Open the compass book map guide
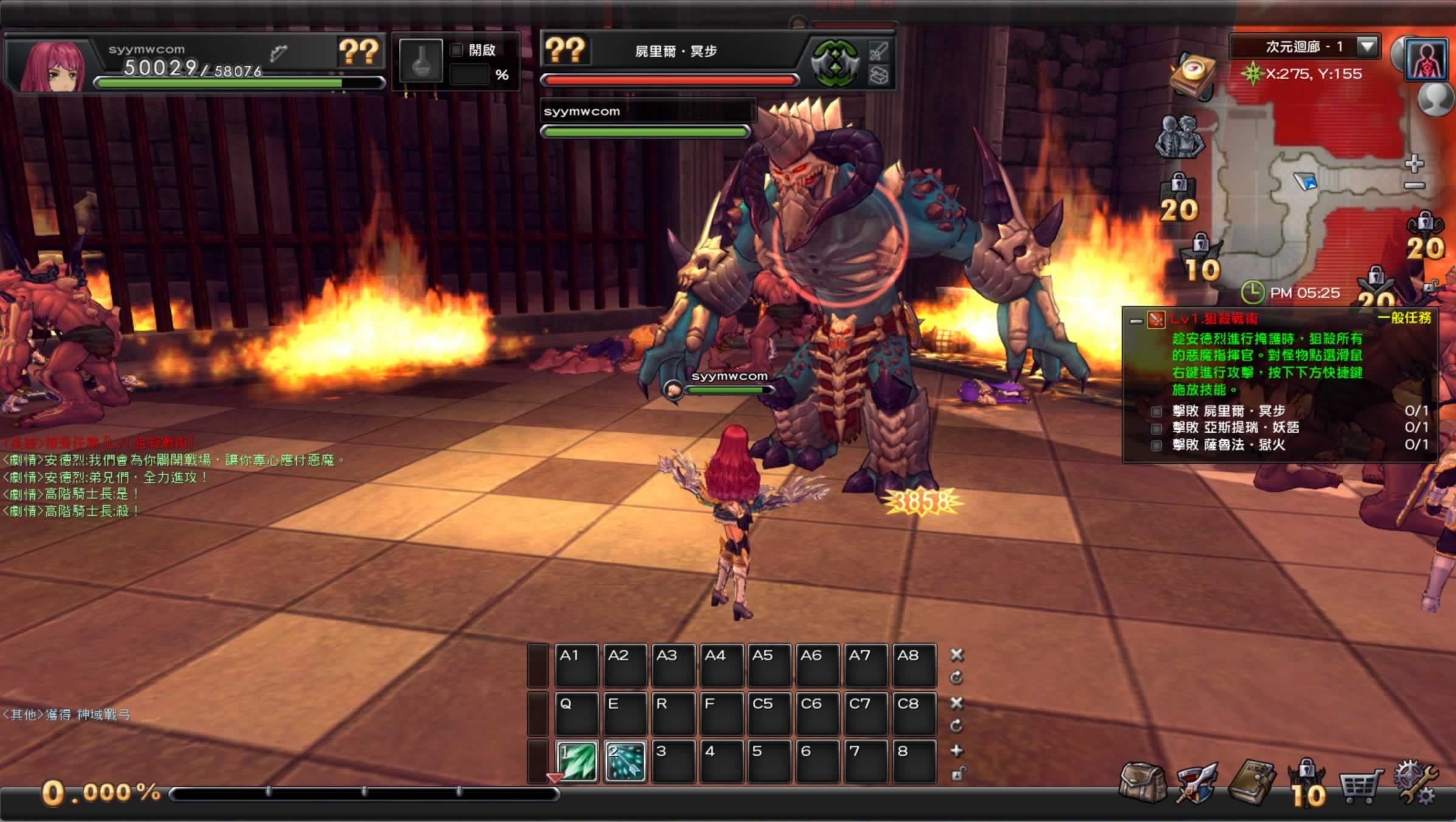 1193,75
